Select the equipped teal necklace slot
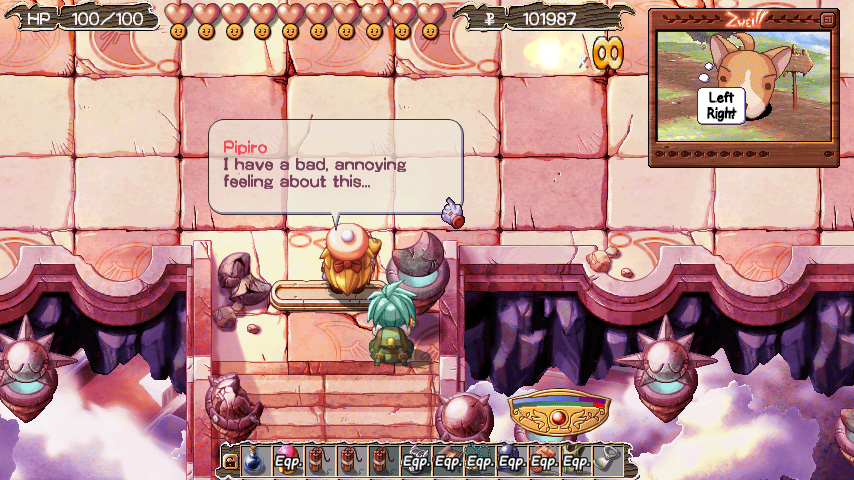The width and height of the screenshot is (854, 480). point(480,460)
